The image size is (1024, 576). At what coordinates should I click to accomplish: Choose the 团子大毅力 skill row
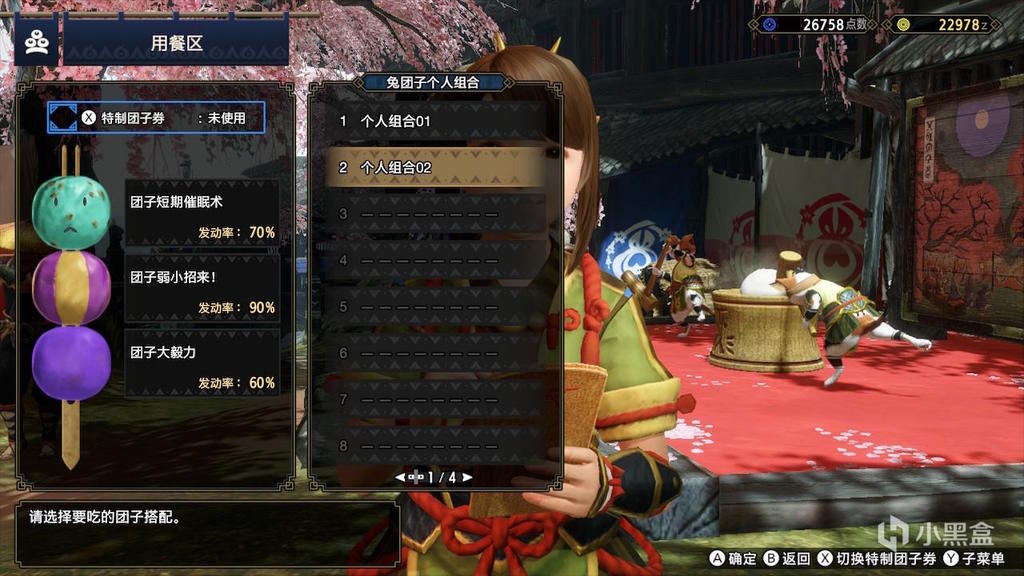202,365
